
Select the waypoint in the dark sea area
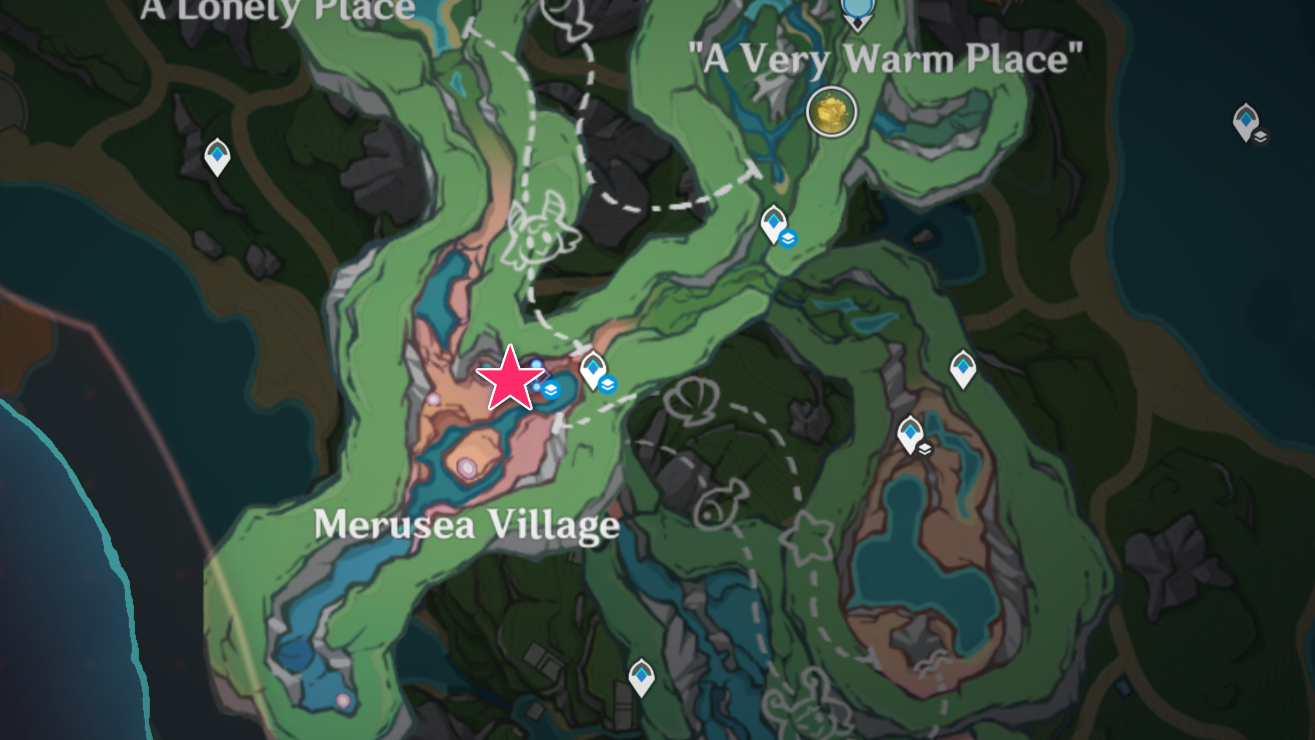1245,122
